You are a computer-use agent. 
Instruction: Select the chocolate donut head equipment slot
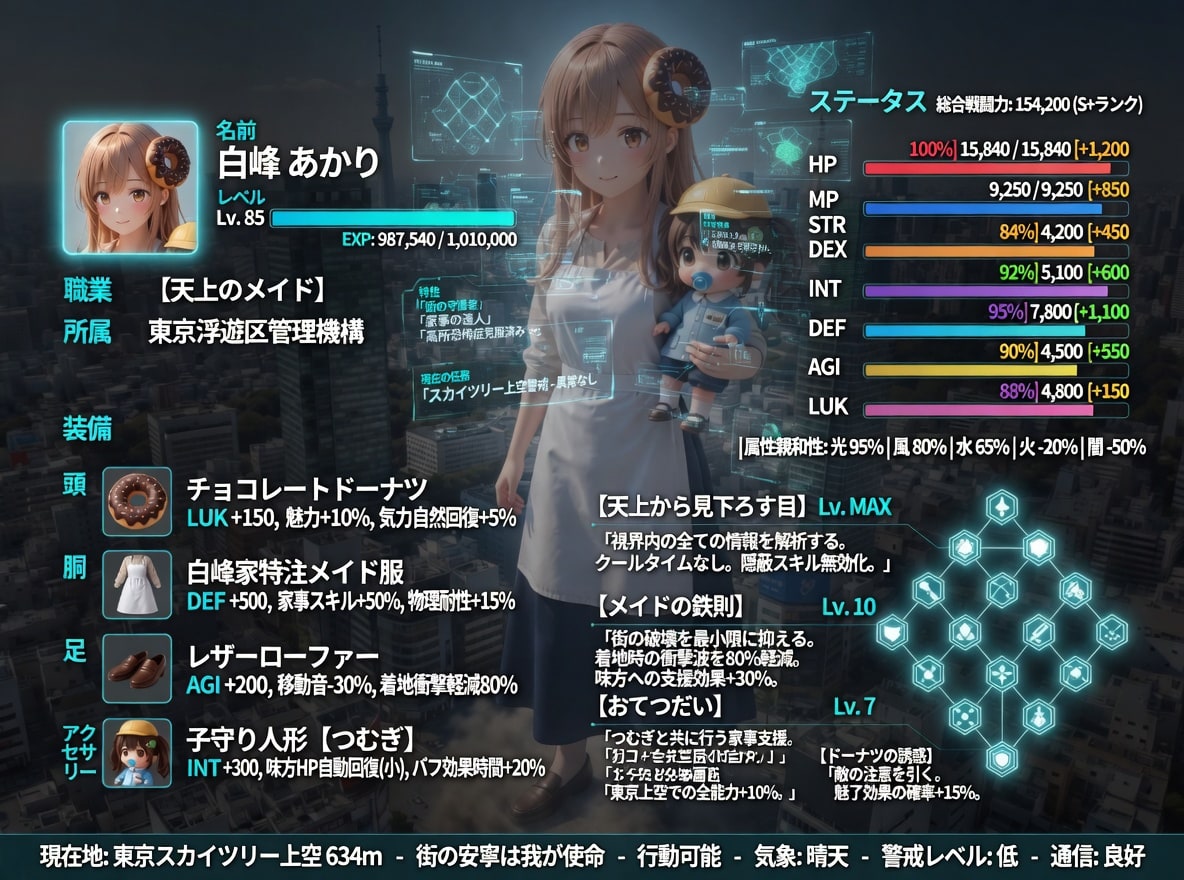coord(137,502)
